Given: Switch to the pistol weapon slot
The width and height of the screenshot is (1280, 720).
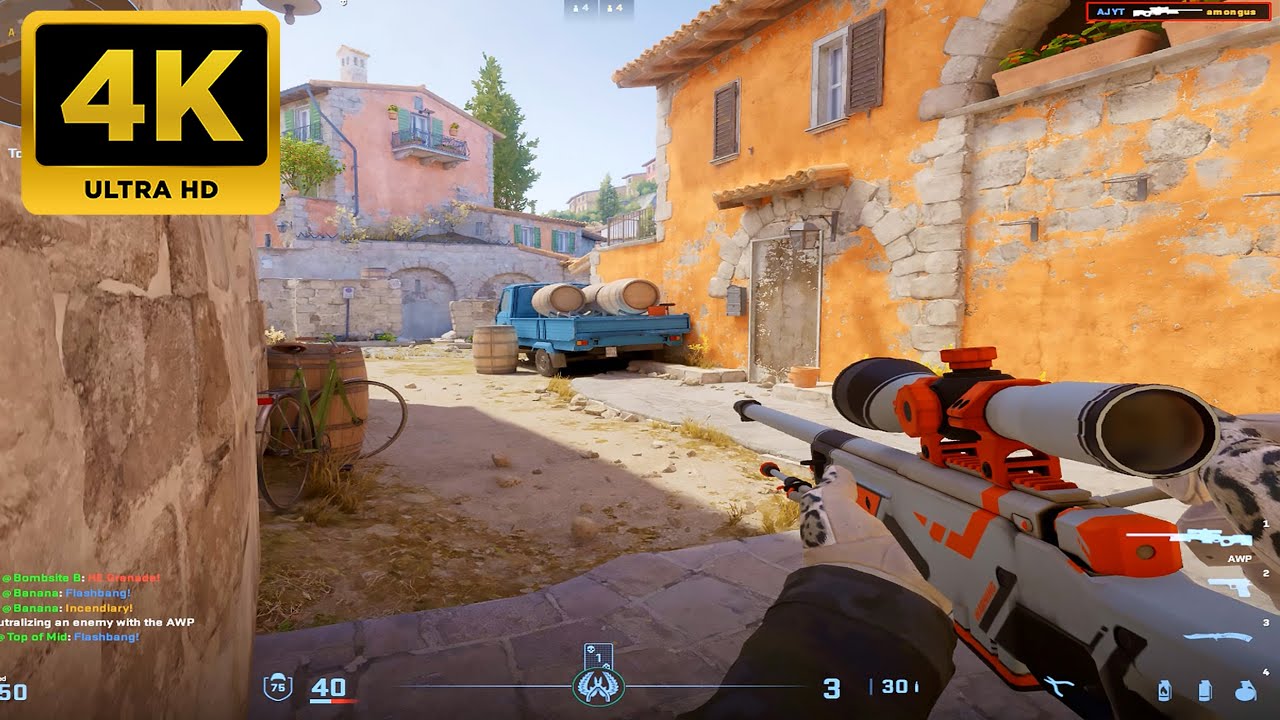Looking at the screenshot, I should pyautogui.click(x=1230, y=586).
